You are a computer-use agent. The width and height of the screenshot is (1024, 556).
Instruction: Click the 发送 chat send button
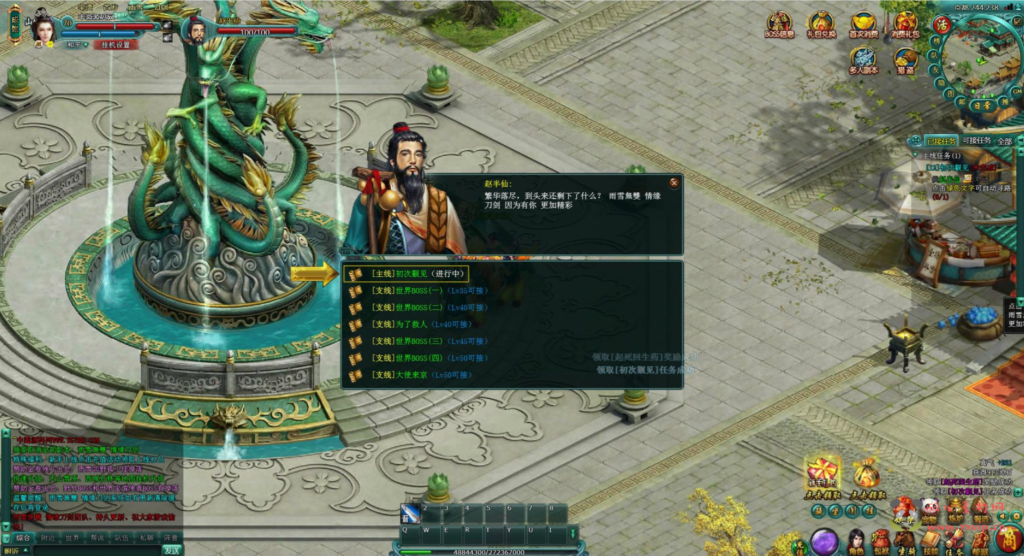tap(172, 549)
